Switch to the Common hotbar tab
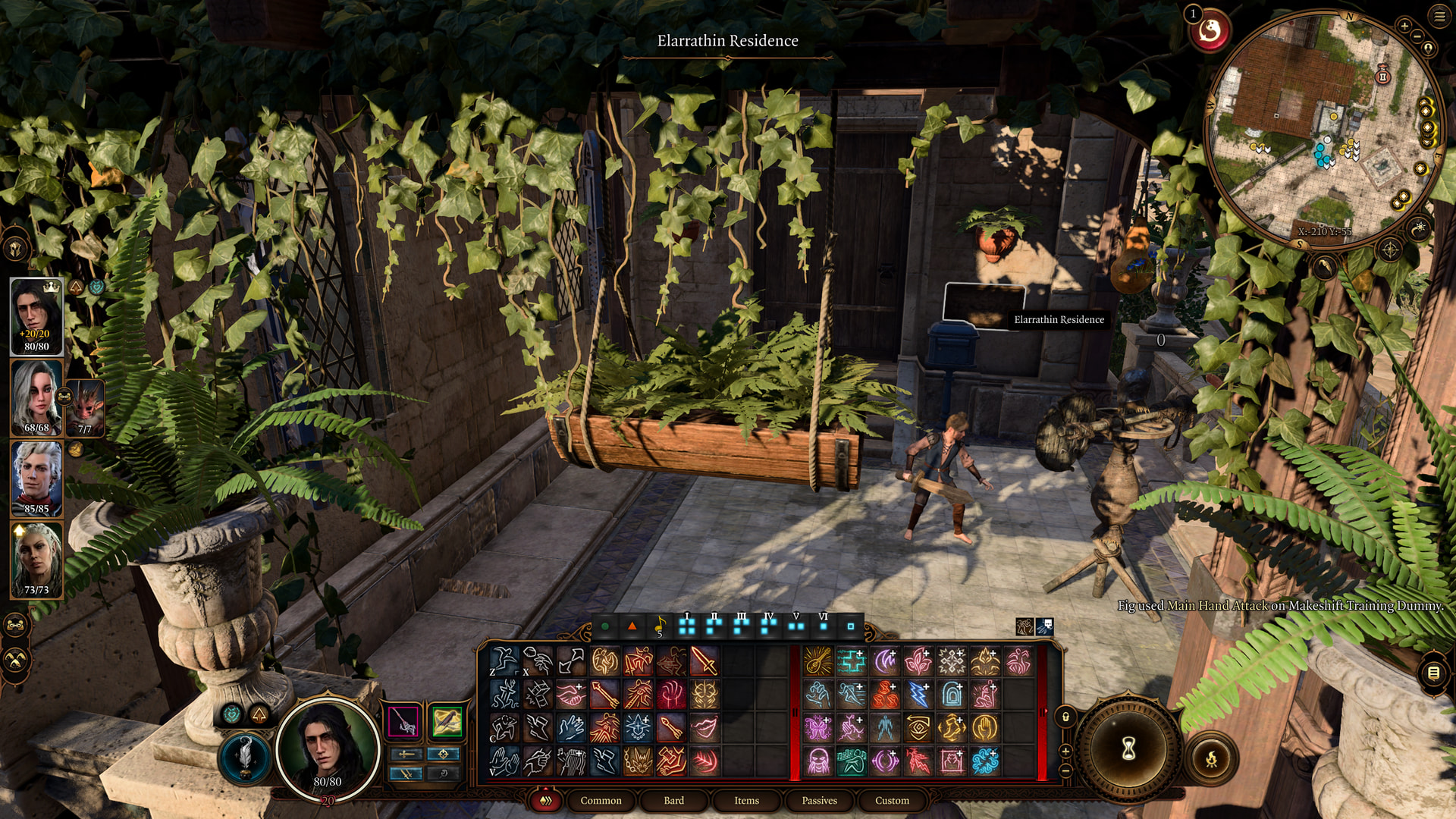1456x819 pixels. click(601, 800)
